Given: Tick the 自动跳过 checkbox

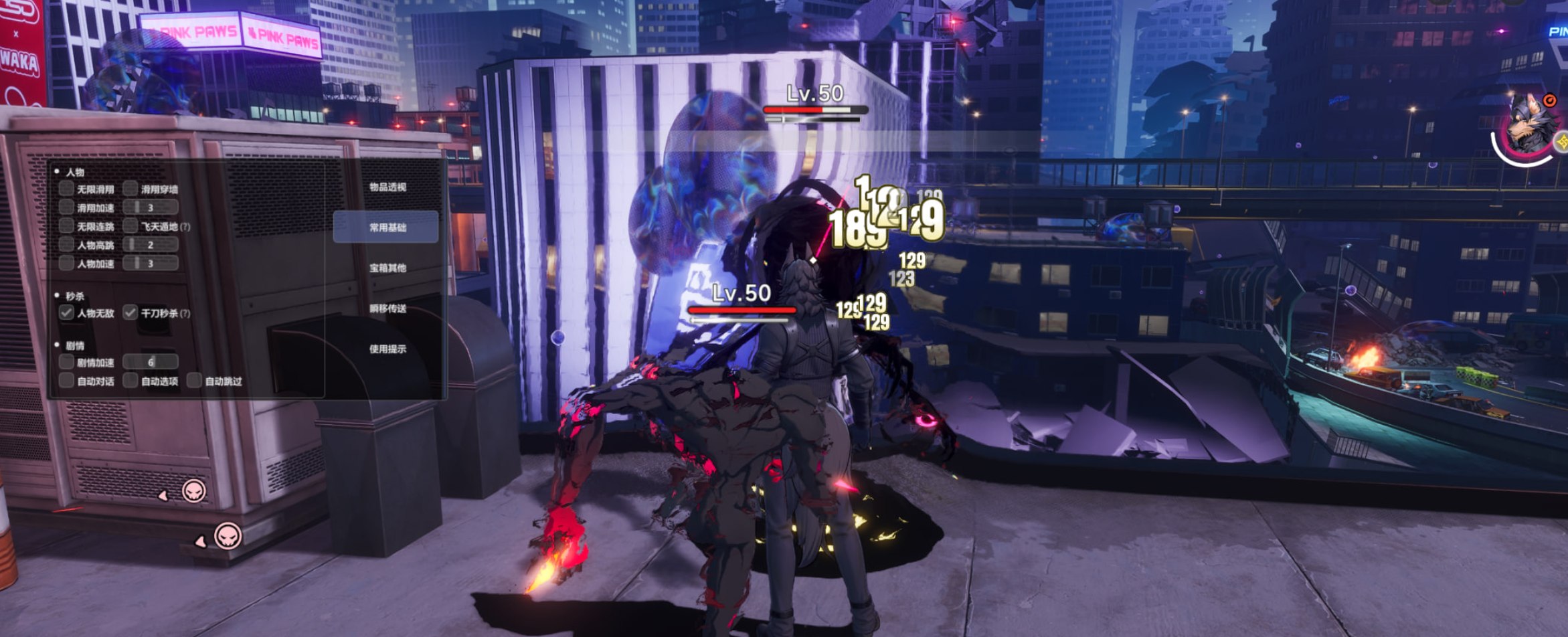Looking at the screenshot, I should 194,381.
